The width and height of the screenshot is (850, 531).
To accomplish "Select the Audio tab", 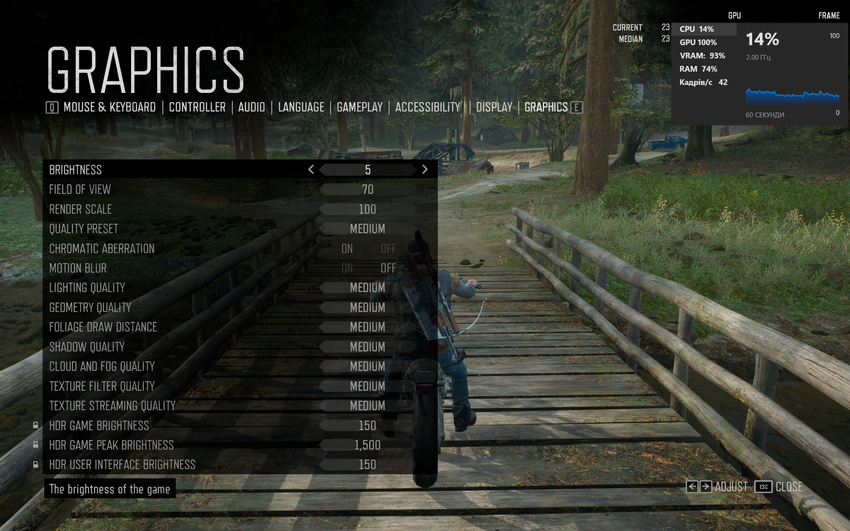I will [251, 107].
